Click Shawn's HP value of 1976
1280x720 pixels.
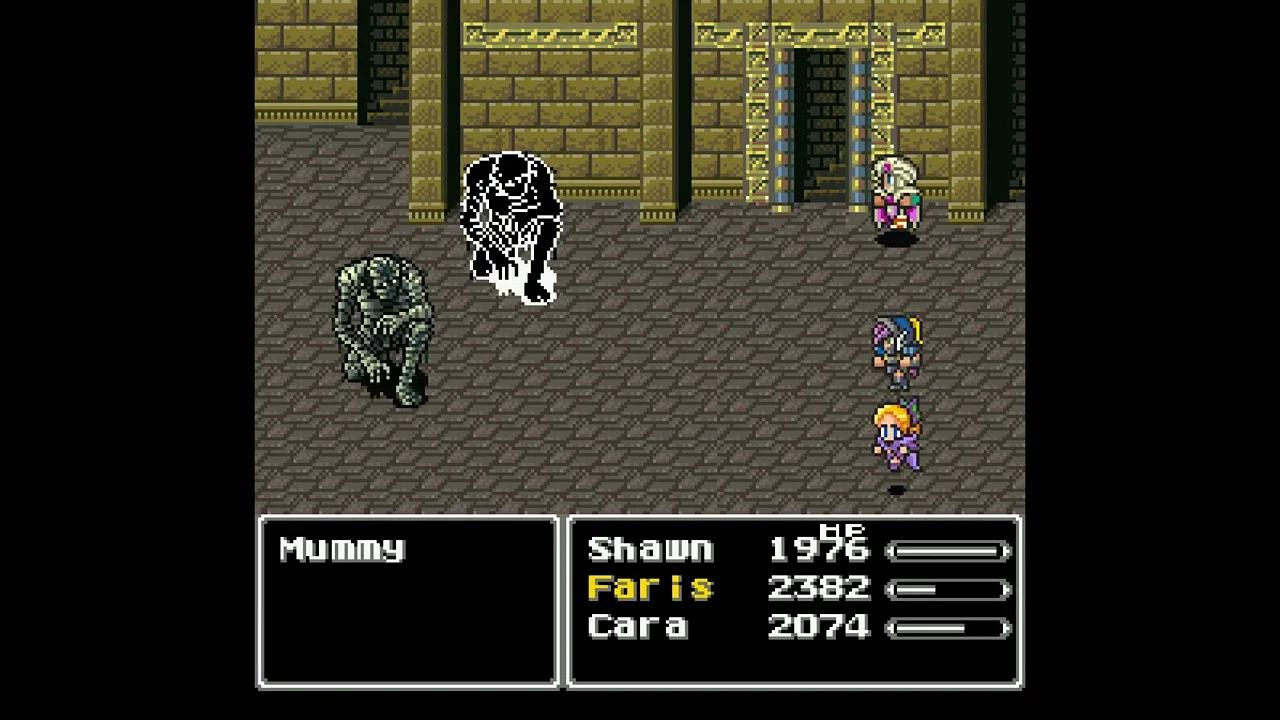(820, 550)
